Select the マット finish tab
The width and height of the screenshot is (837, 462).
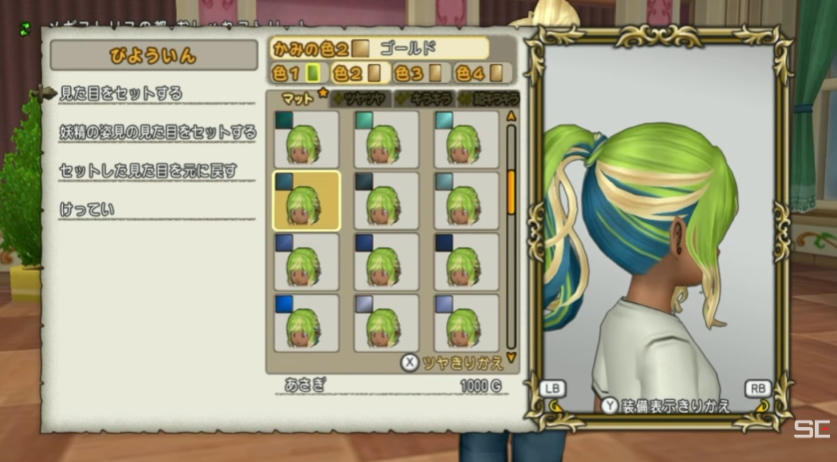point(299,98)
